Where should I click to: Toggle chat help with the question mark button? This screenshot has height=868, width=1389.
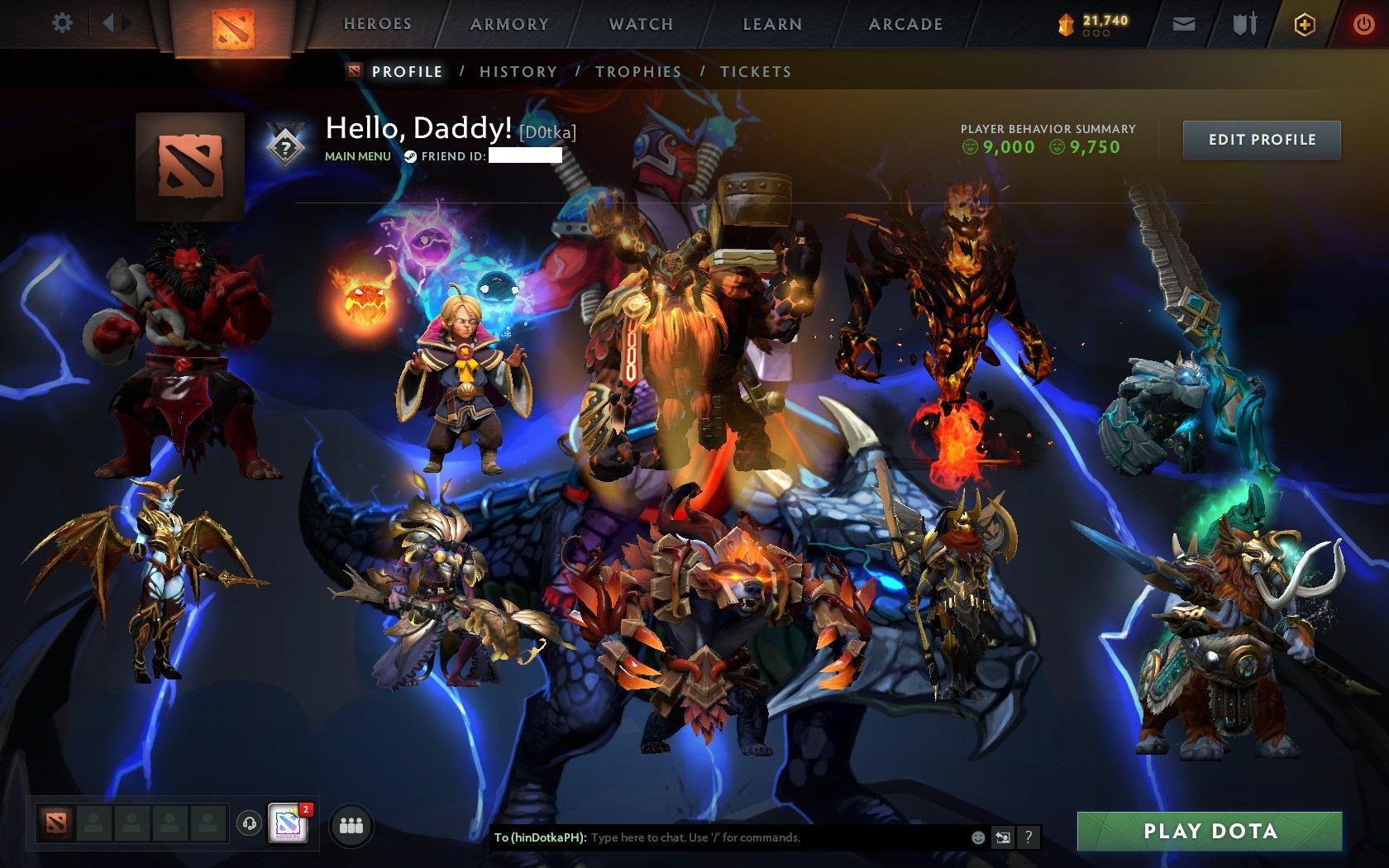[x=1028, y=837]
